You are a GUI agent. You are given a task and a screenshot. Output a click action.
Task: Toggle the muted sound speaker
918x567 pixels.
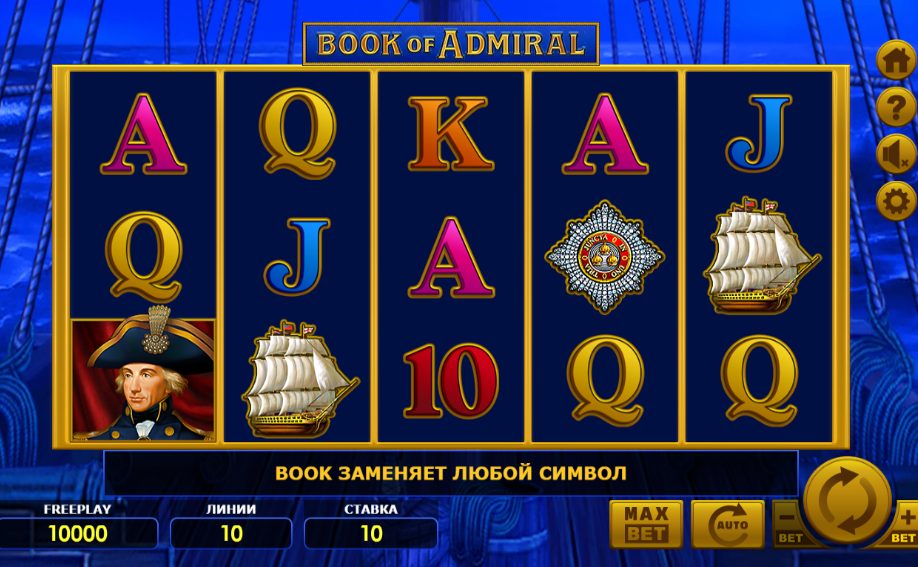[895, 154]
